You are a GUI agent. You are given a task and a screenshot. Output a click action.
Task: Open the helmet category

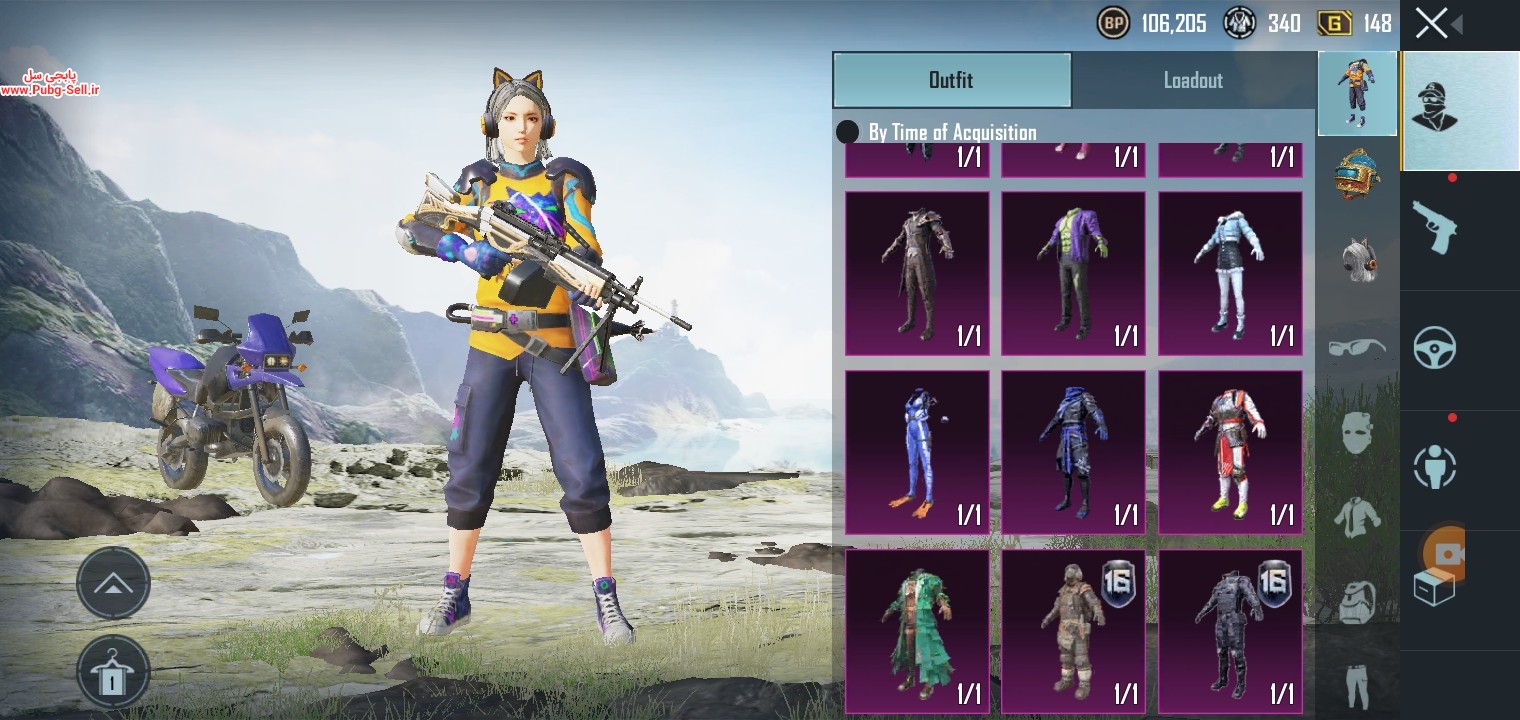[x=1357, y=173]
